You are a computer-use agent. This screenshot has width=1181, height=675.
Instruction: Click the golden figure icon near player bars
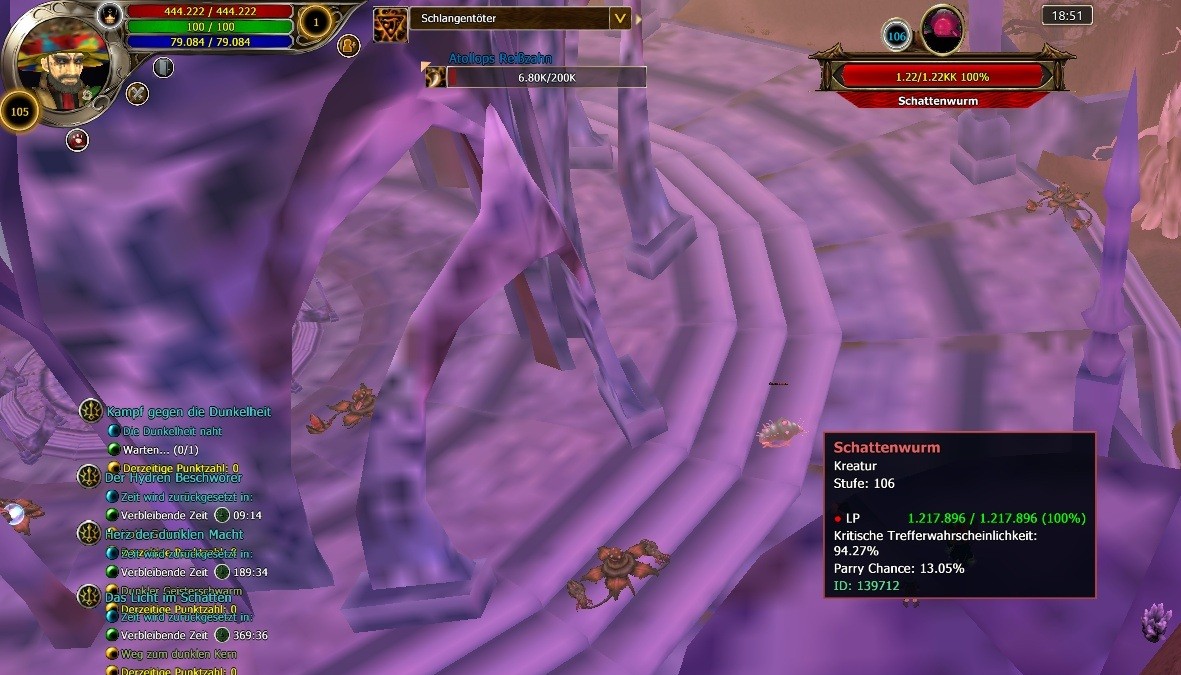349,45
